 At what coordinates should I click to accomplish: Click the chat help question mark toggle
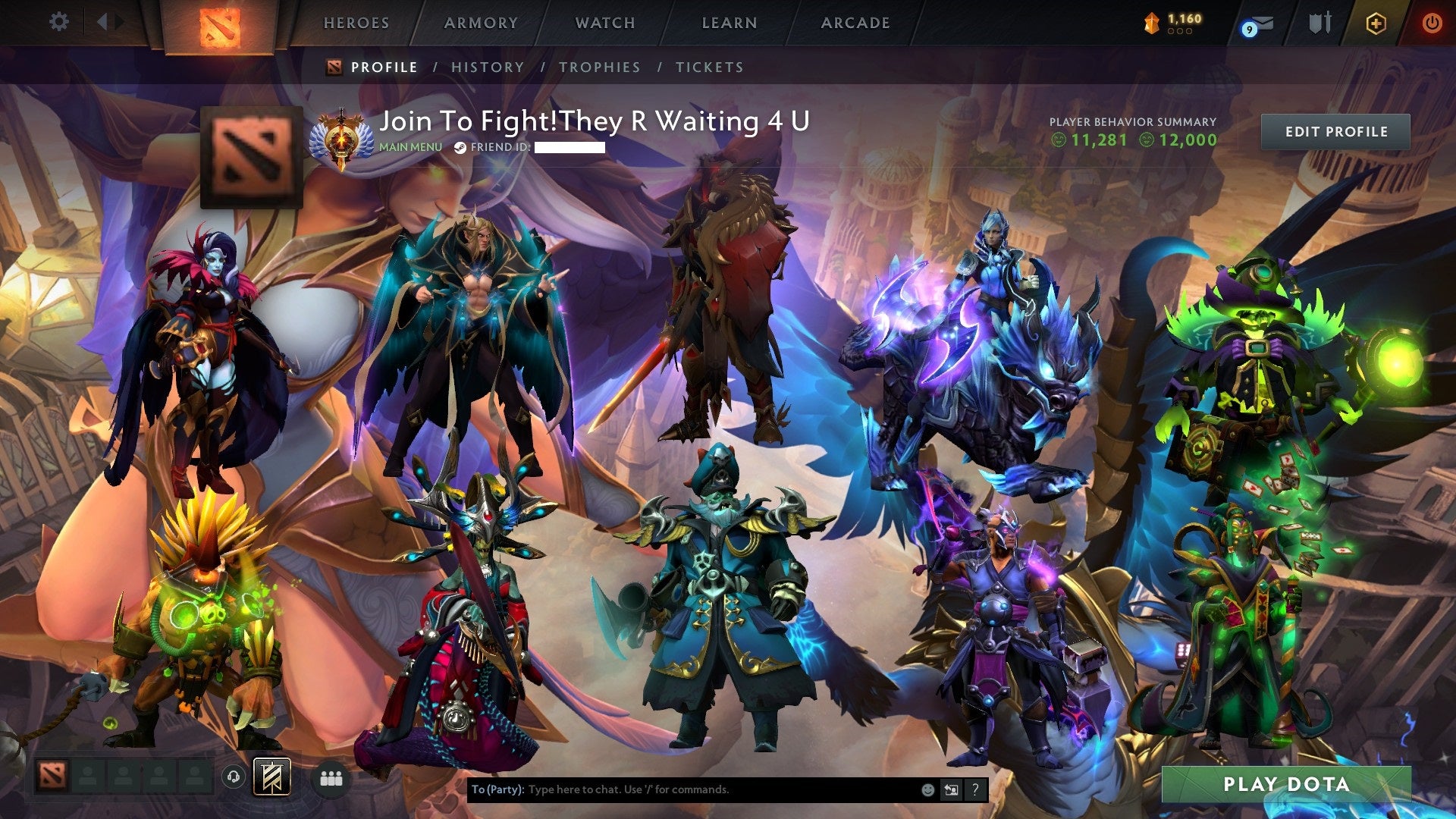[974, 789]
